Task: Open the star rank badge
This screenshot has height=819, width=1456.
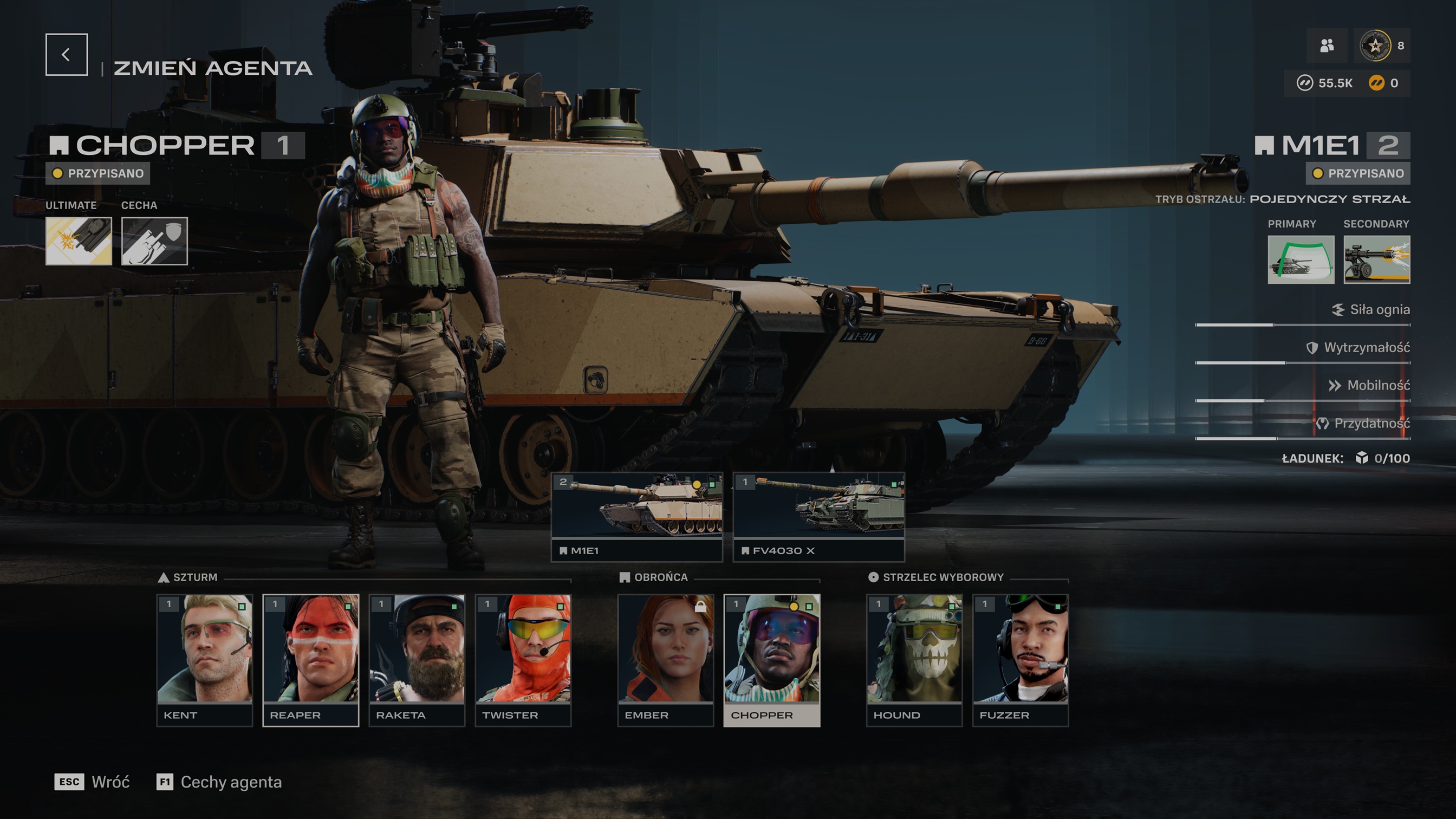Action: click(x=1375, y=46)
